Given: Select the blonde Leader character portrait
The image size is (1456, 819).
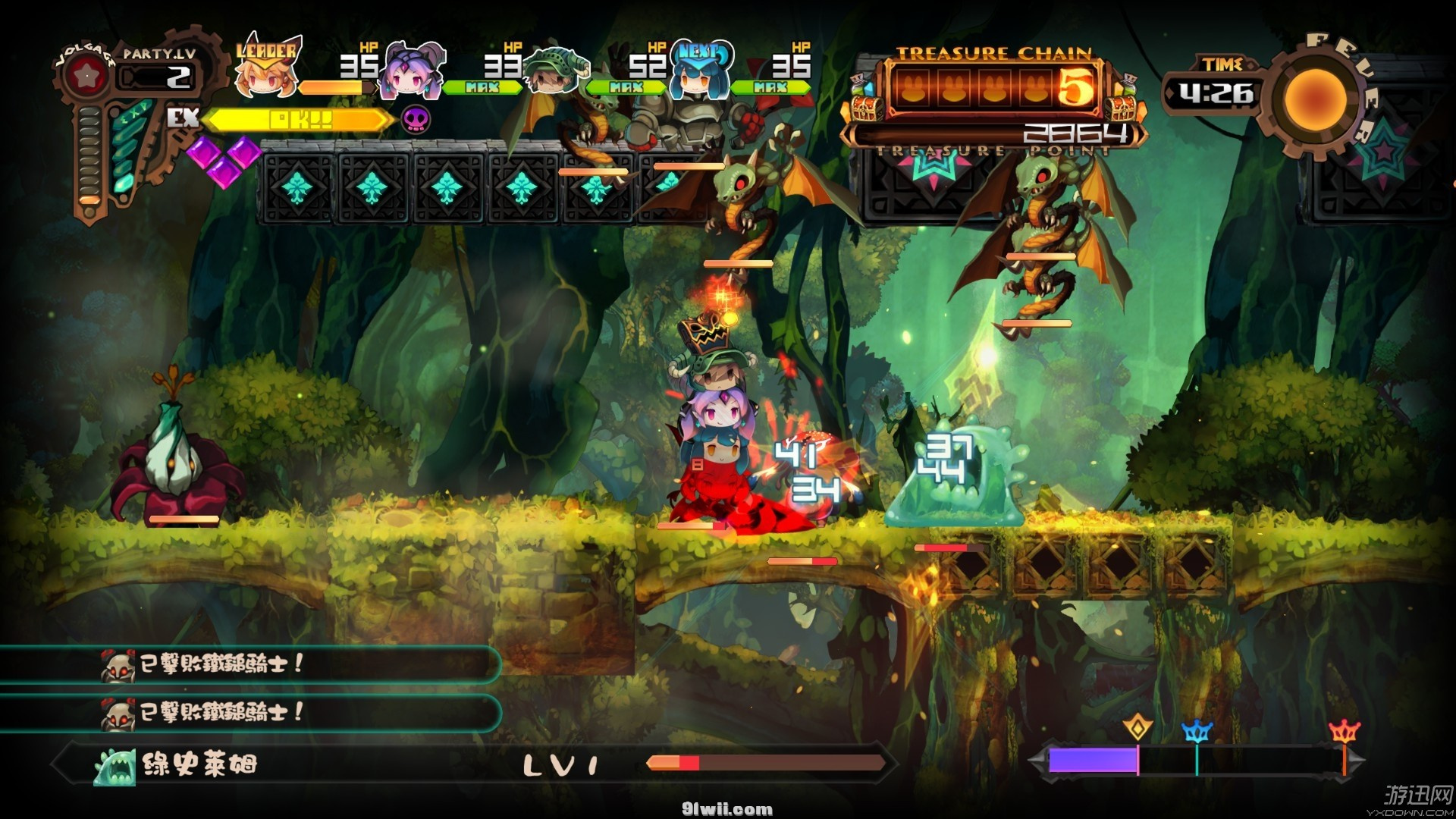Looking at the screenshot, I should pyautogui.click(x=266, y=74).
